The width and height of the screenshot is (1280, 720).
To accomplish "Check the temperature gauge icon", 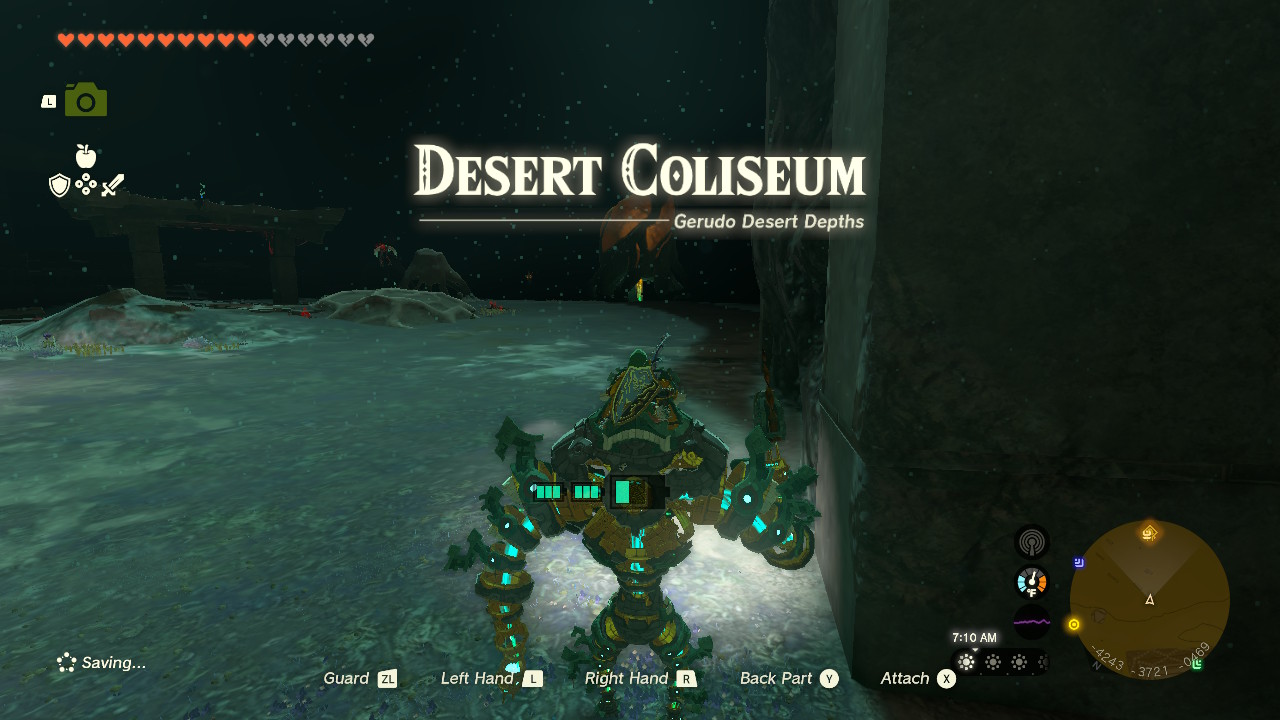I will (x=1031, y=582).
